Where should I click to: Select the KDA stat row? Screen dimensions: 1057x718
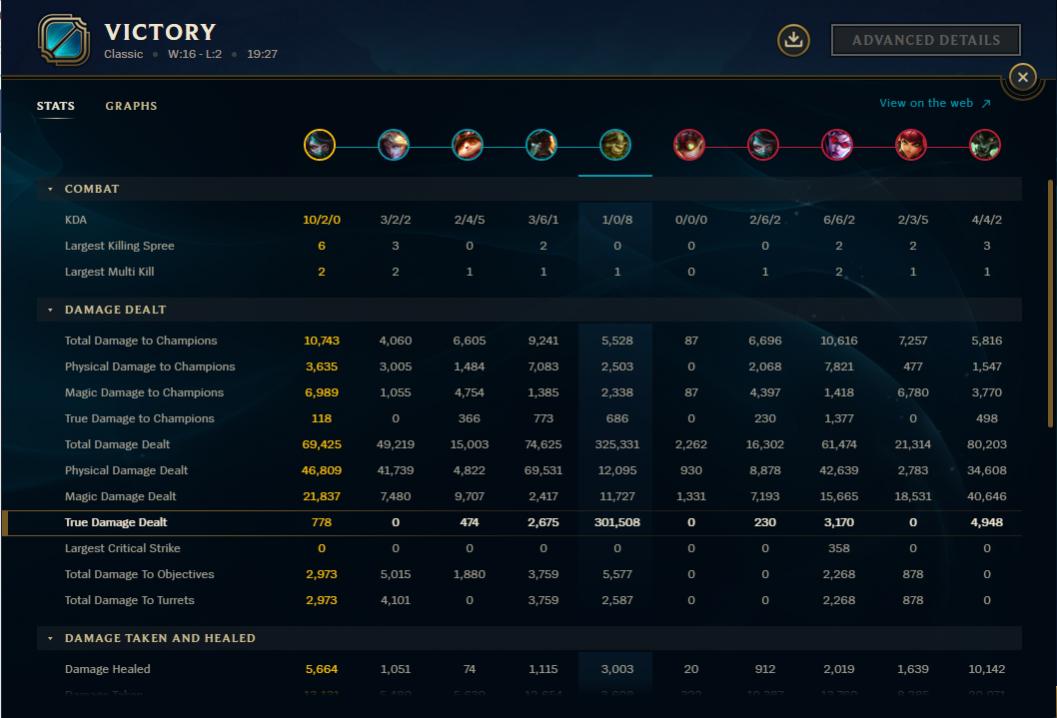[x=76, y=220]
